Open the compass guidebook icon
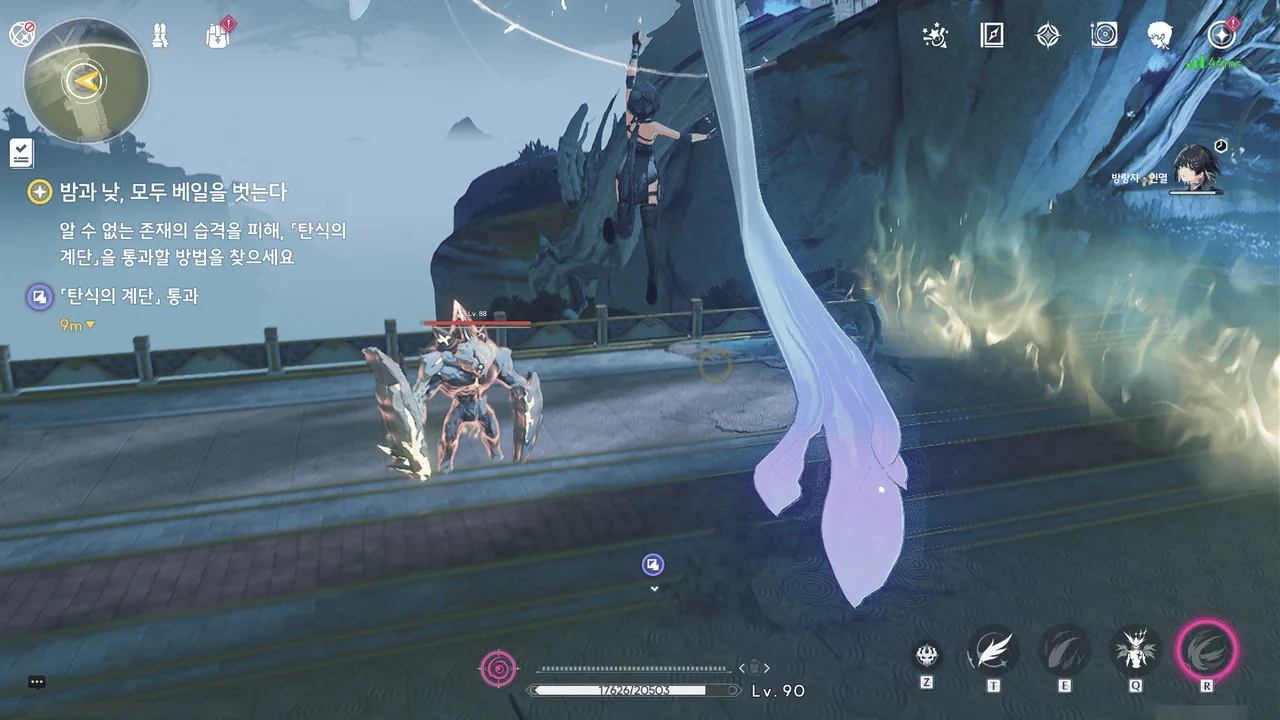This screenshot has height=720, width=1280. [991, 36]
